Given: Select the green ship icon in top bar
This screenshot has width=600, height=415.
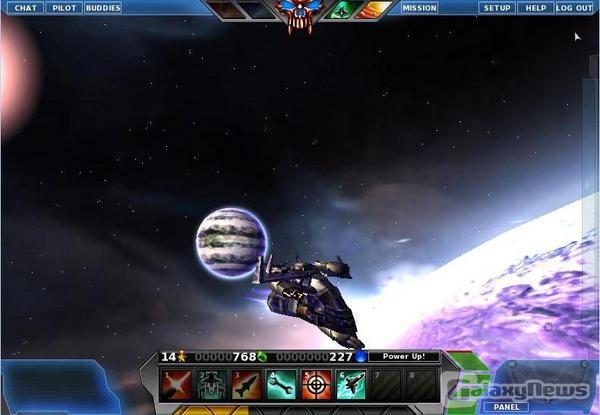Looking at the screenshot, I should click(x=342, y=10).
